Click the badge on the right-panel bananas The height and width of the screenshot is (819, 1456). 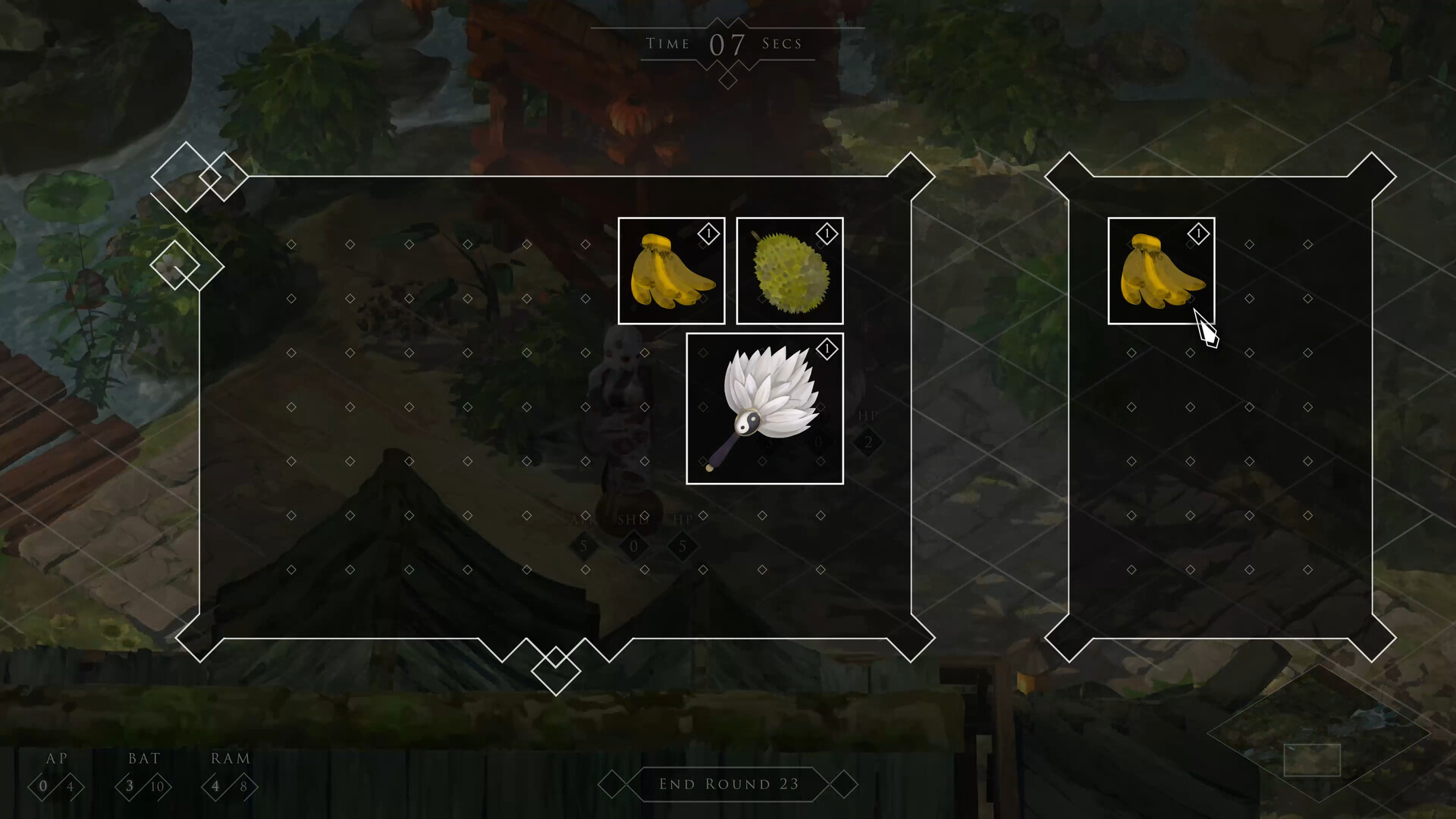click(1198, 234)
